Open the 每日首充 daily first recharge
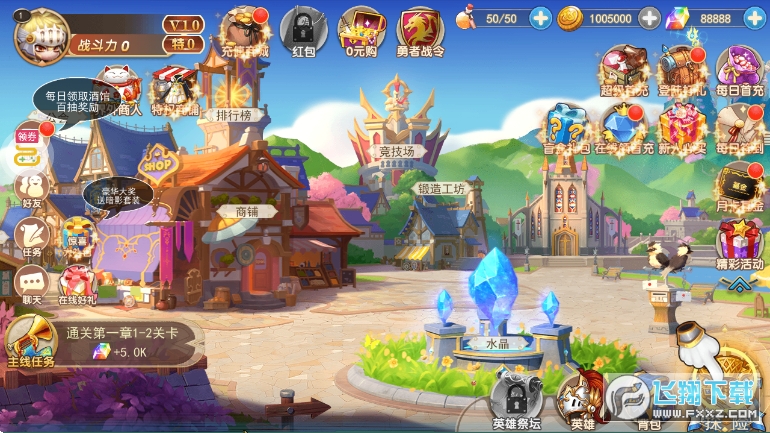The image size is (770, 433). pos(739,70)
